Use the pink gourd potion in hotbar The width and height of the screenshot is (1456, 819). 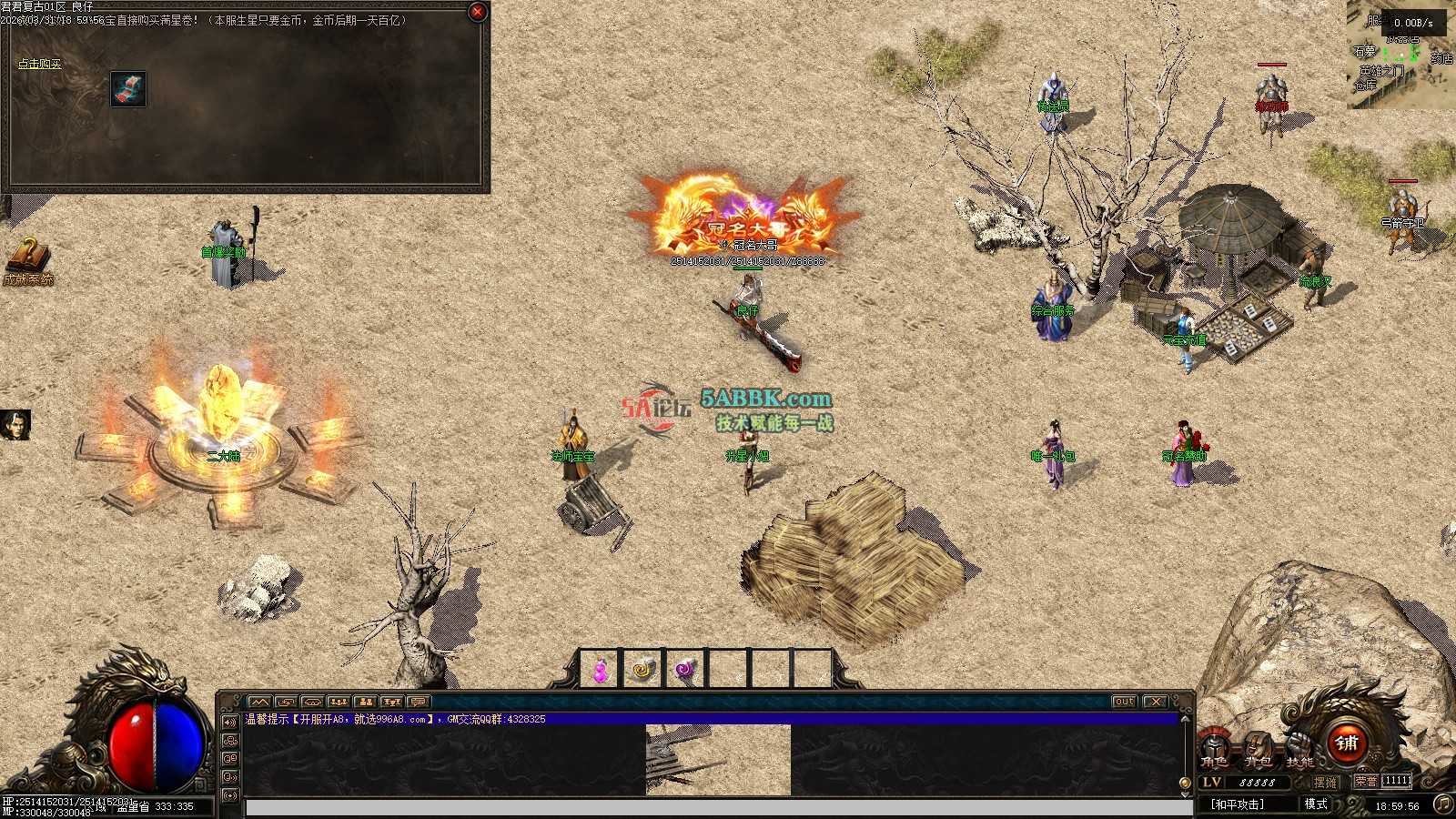coord(600,671)
